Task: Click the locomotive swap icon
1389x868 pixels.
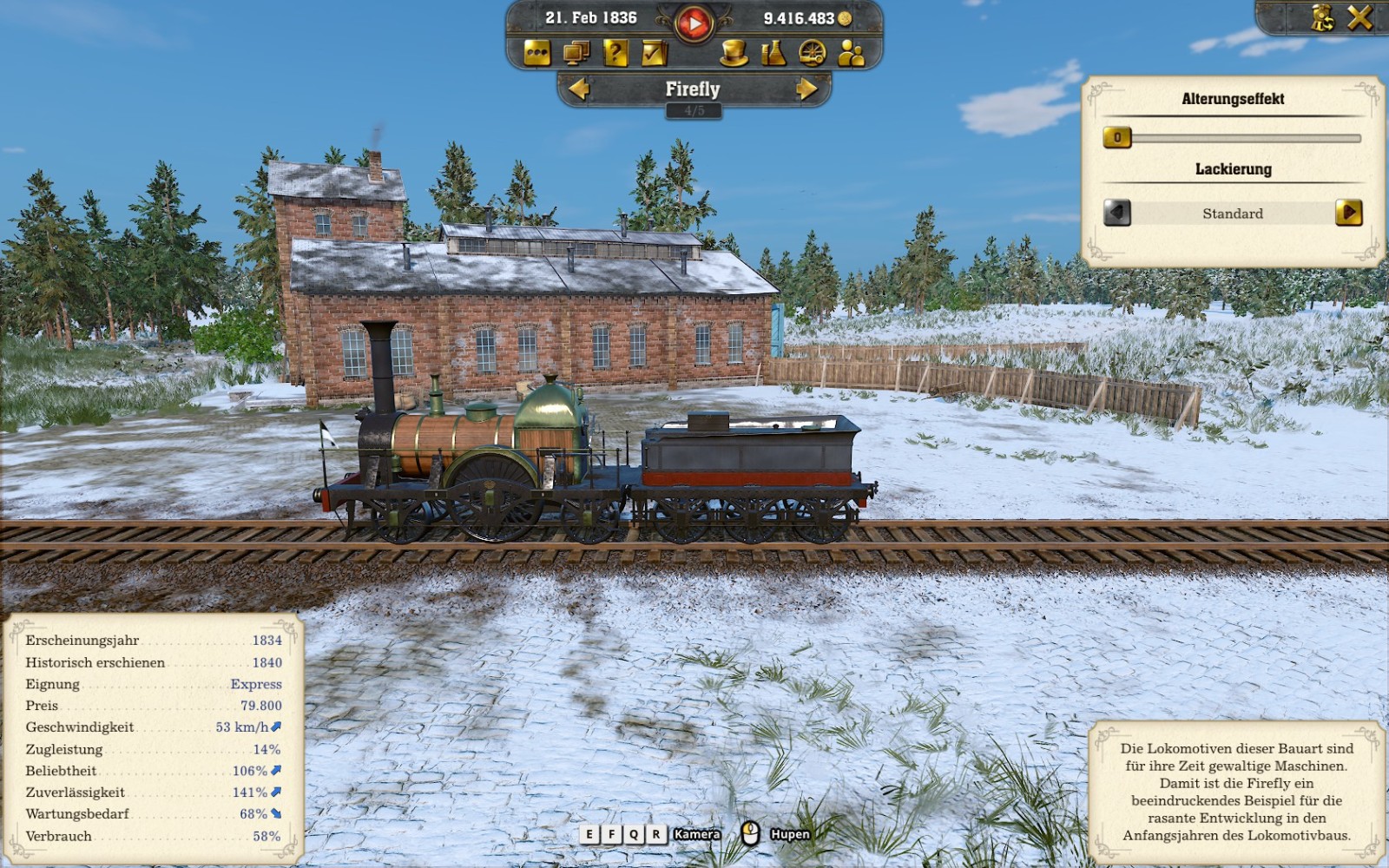Action: 1322,18
